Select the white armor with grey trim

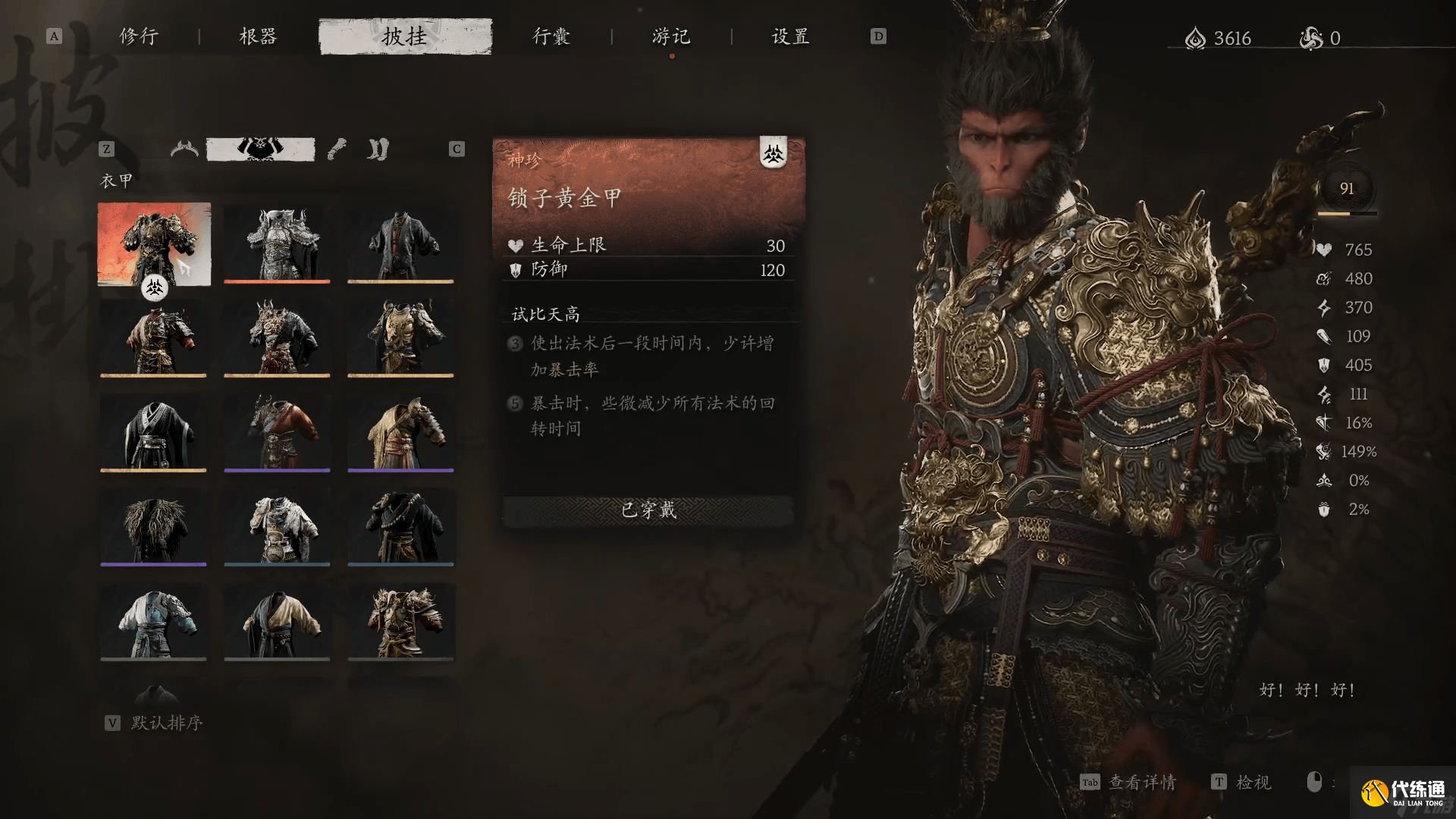[277, 527]
